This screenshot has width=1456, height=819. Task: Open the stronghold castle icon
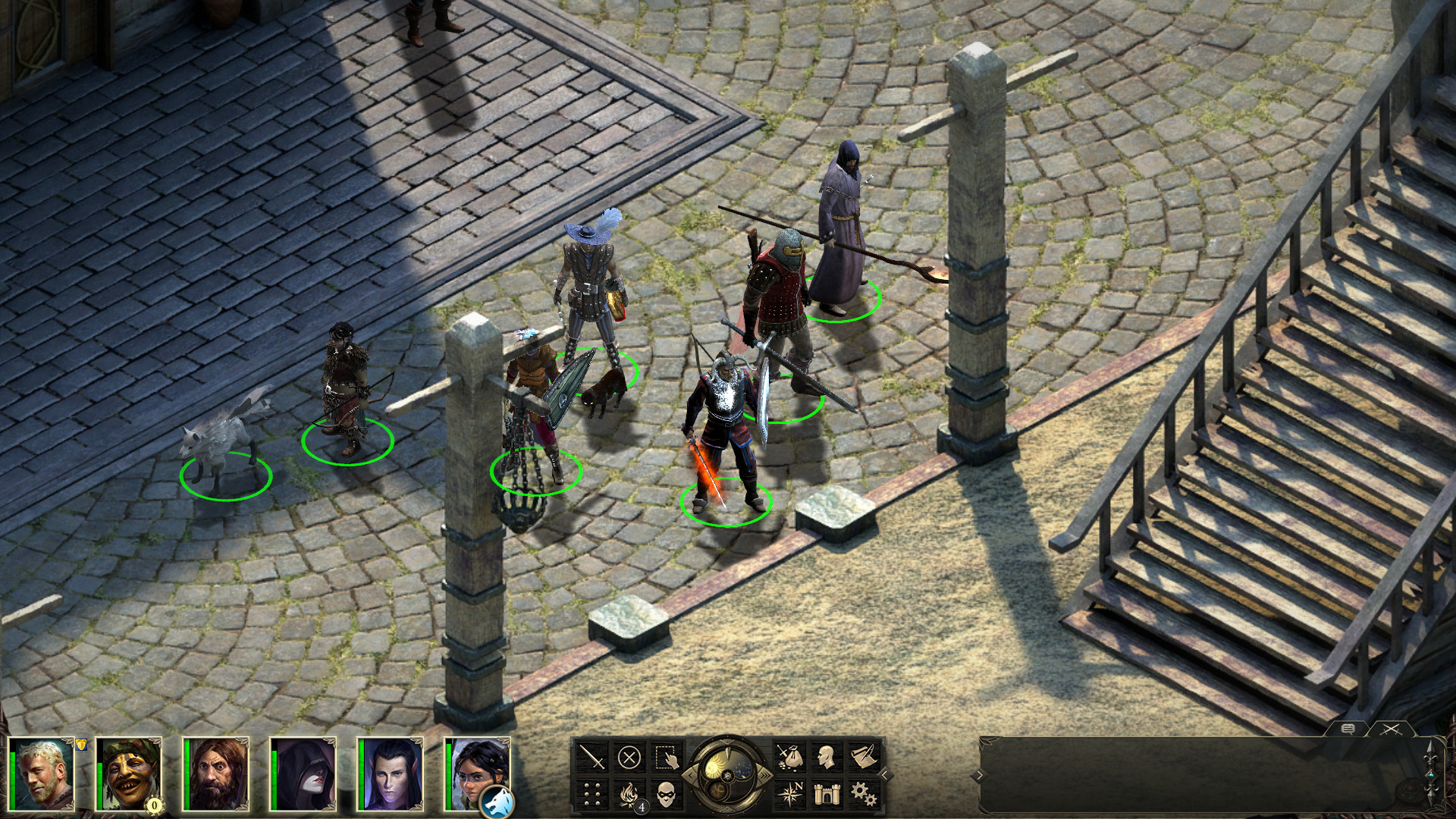826,794
